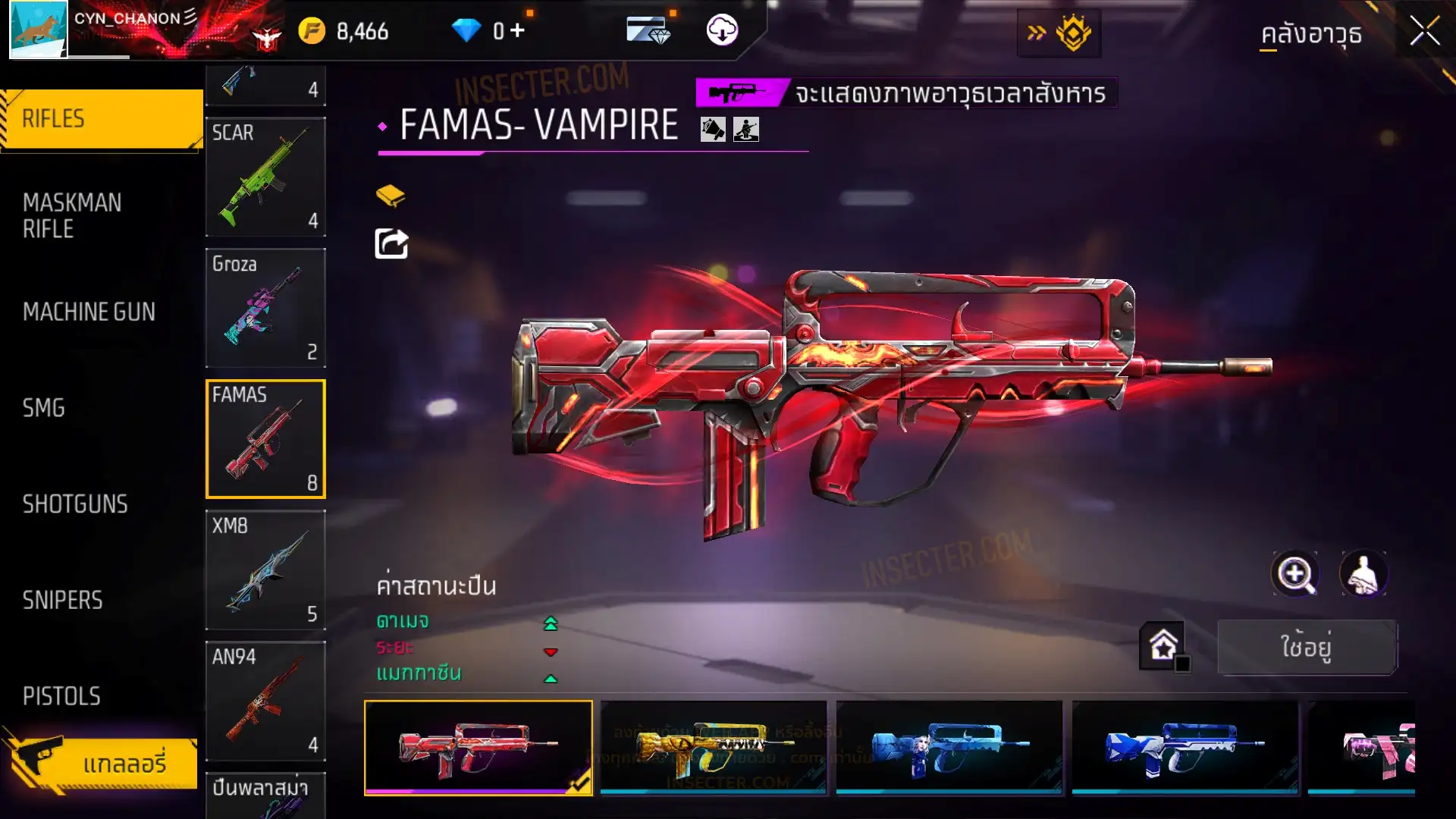
Task: Select the Shotguns category
Action: pyautogui.click(x=75, y=504)
